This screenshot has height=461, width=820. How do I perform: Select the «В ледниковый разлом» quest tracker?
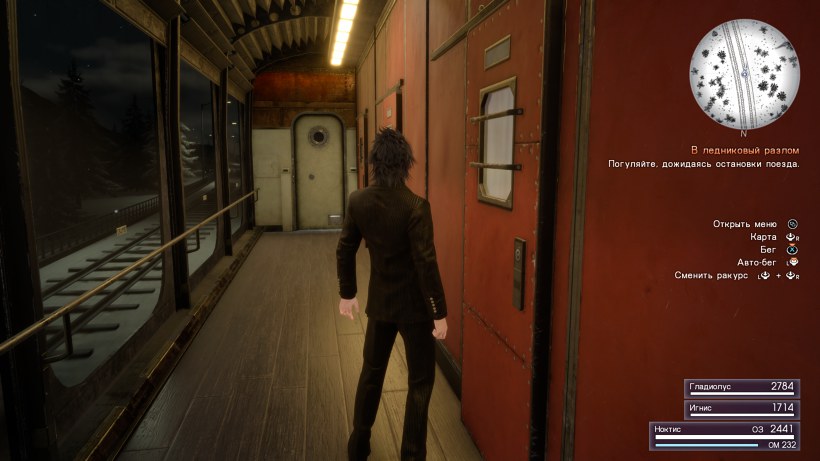pos(745,150)
